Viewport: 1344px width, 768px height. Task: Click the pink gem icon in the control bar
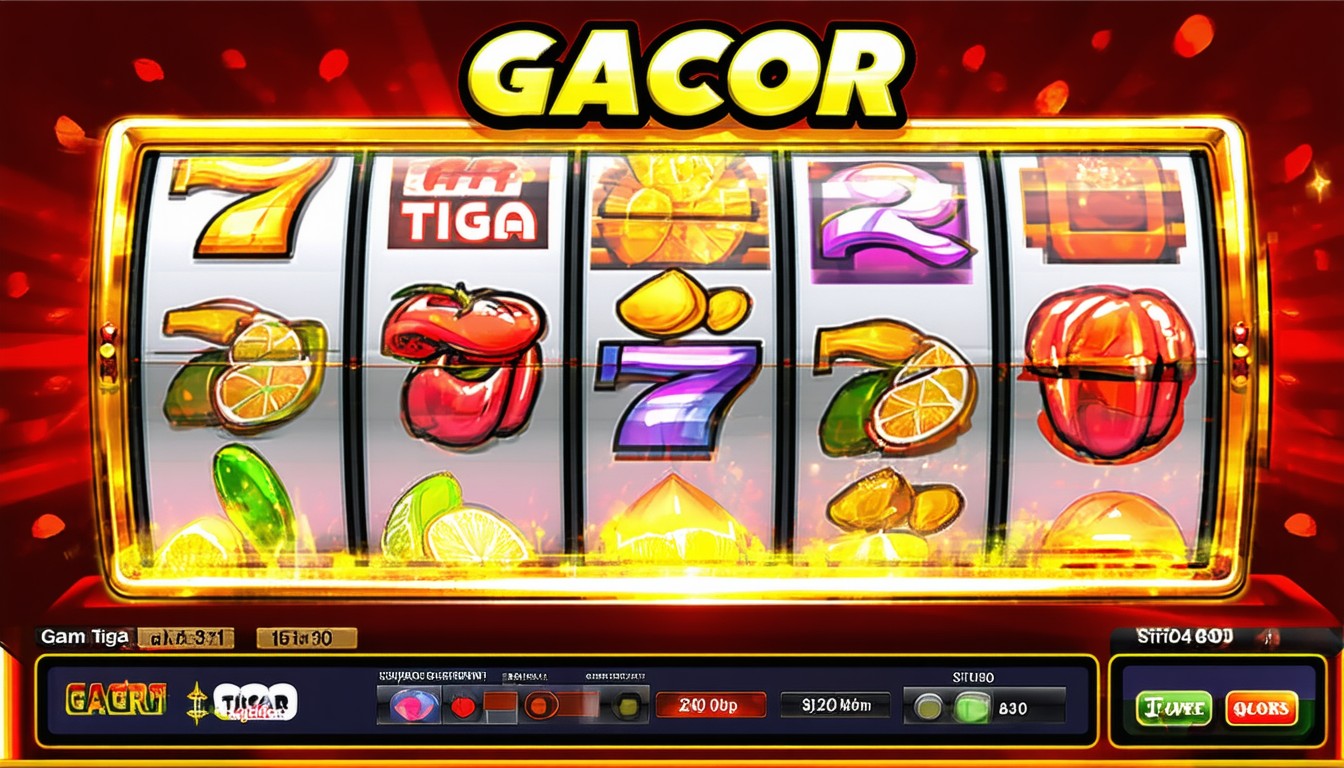coord(410,705)
